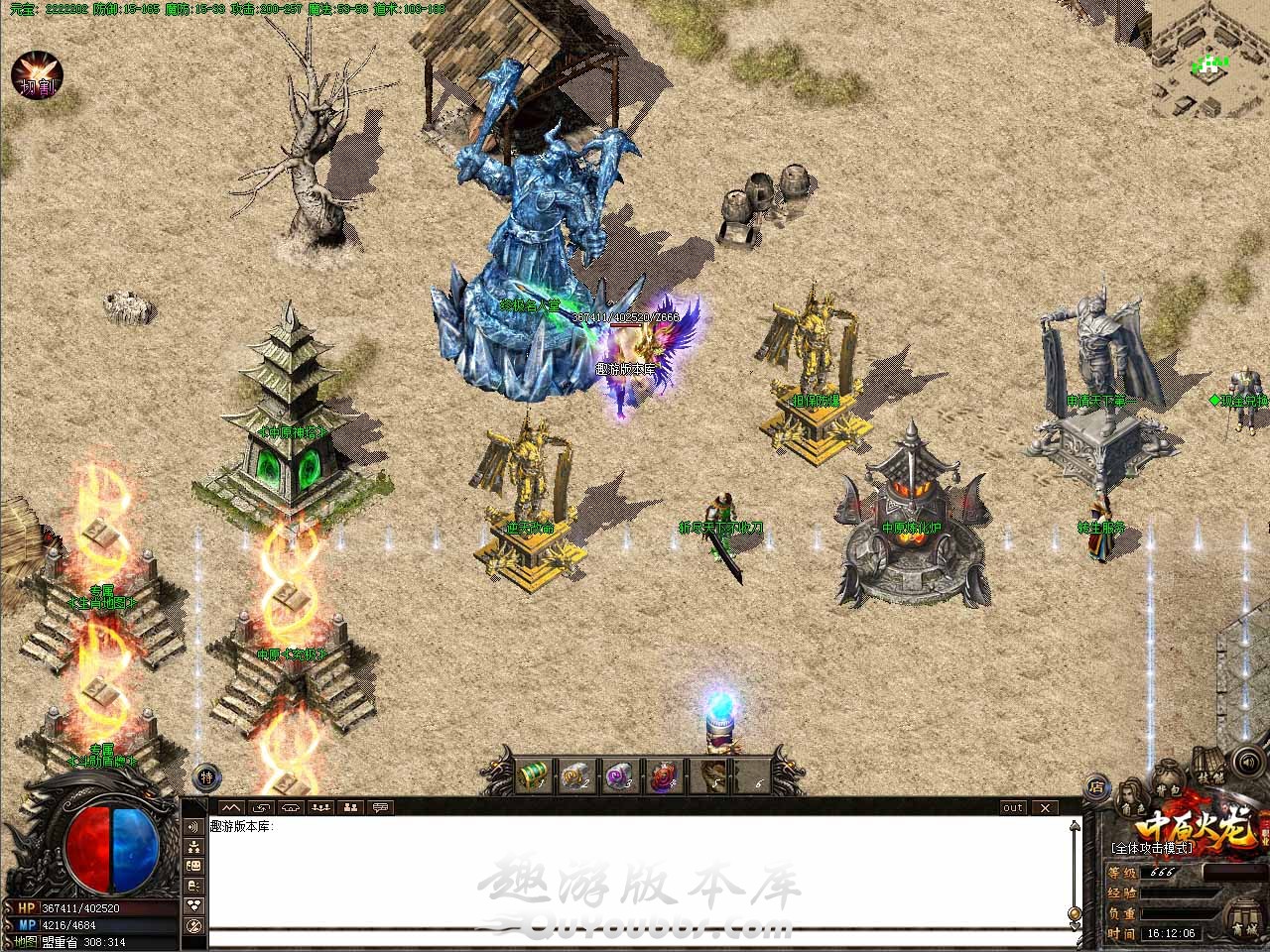Use the purple spiral scroll in slot 3
The width and height of the screenshot is (1270, 952).
pos(620,775)
